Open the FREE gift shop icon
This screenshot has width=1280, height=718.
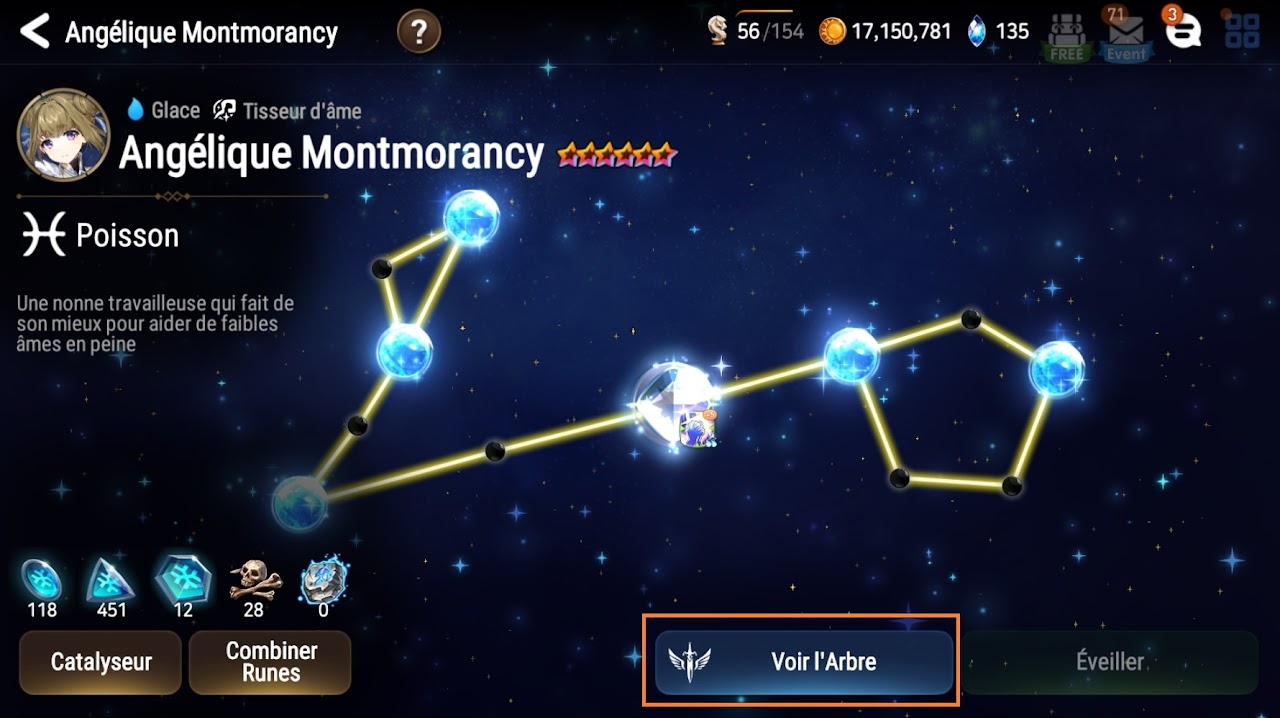tap(1067, 36)
